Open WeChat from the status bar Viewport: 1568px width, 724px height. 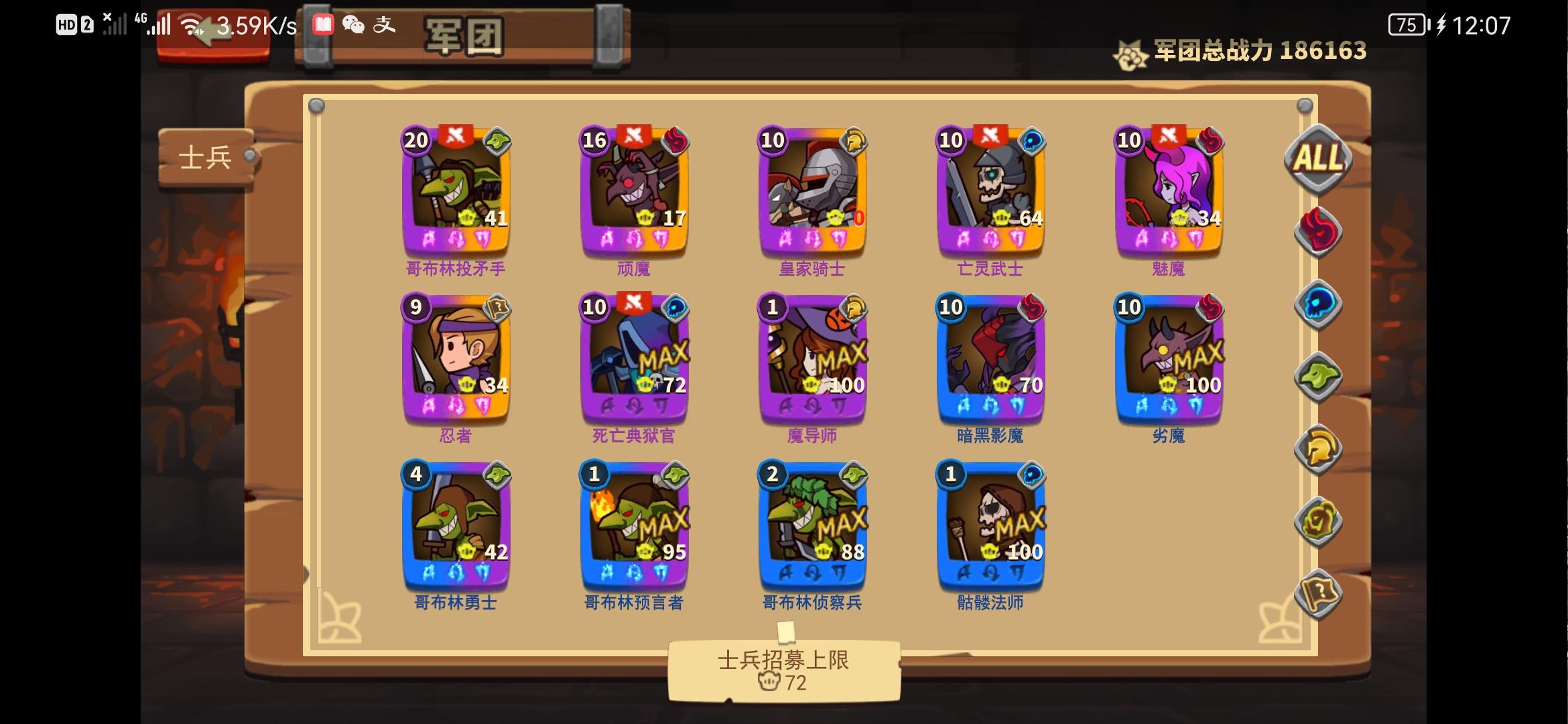(354, 25)
